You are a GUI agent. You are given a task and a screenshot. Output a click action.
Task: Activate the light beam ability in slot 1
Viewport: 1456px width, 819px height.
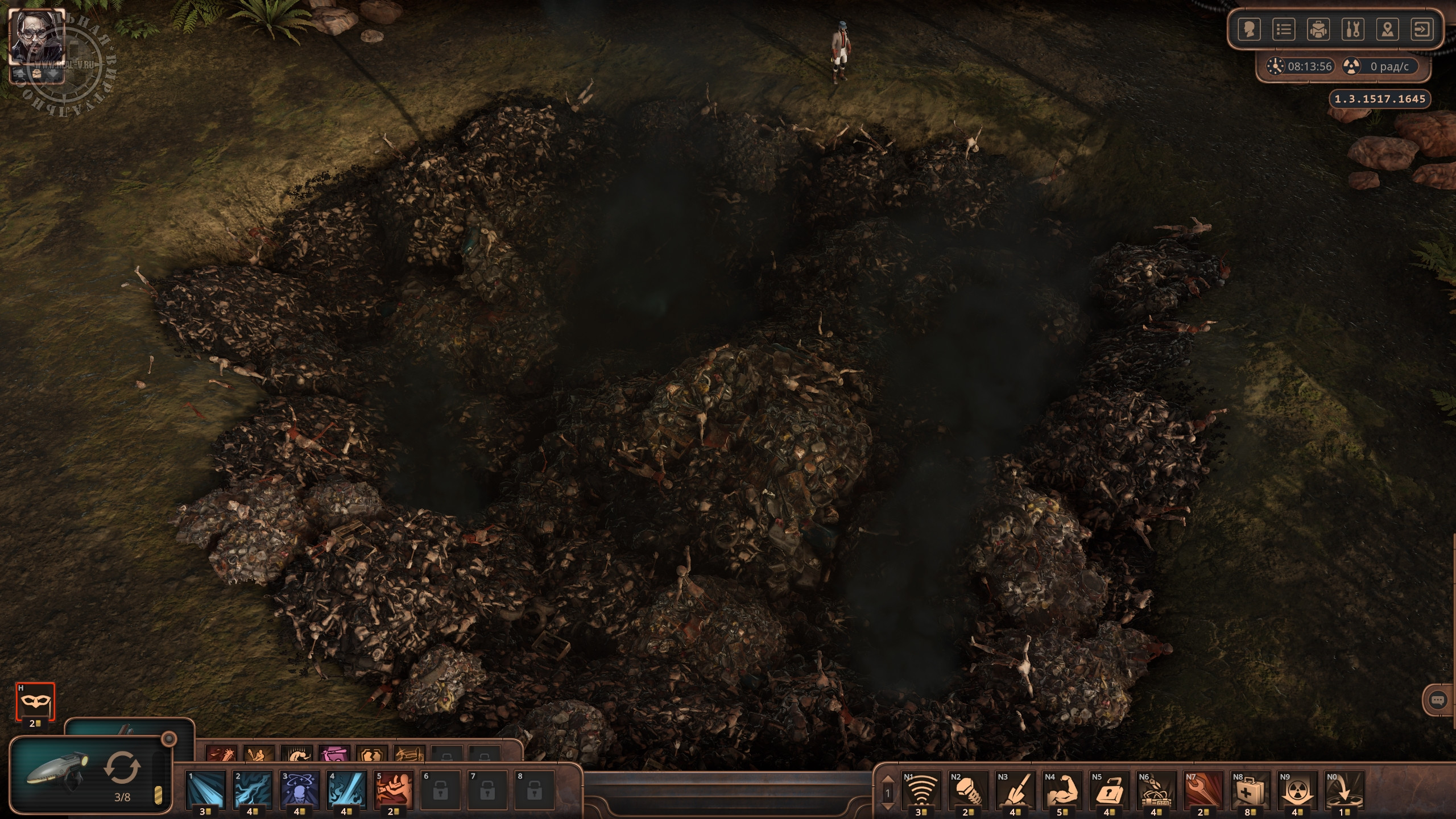coord(205,790)
